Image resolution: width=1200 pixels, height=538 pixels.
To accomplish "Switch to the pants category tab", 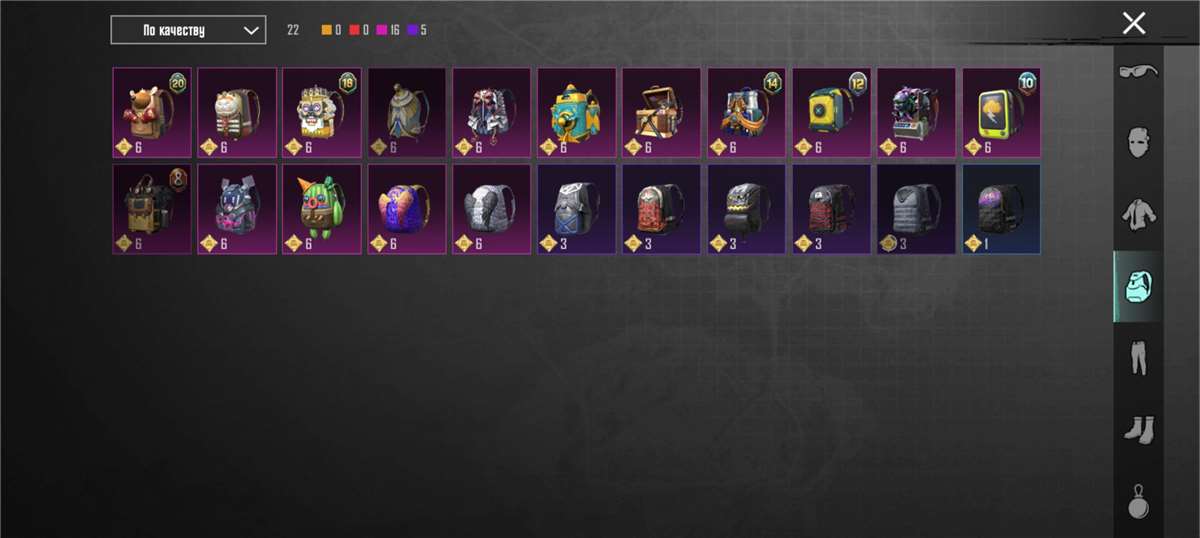I will tap(1138, 357).
